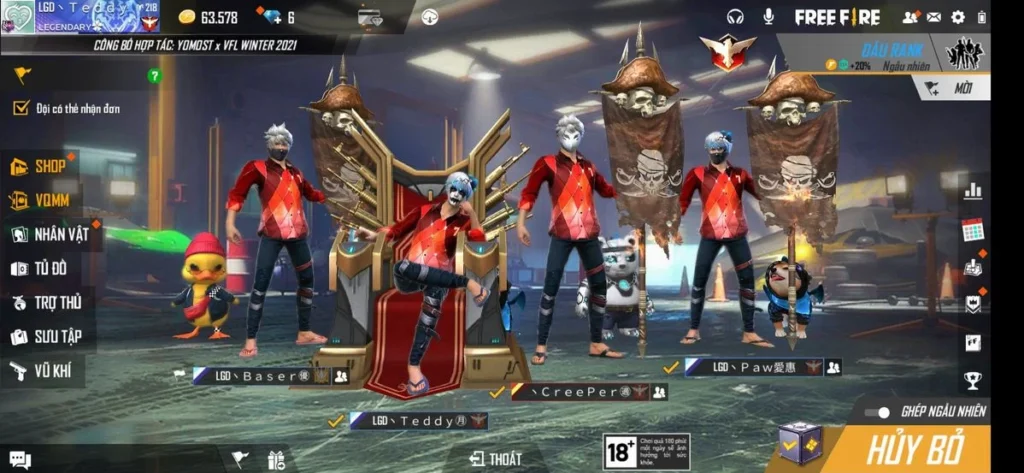Open the chat bubble icon
This screenshot has height=473, width=1024.
pos(19,460)
